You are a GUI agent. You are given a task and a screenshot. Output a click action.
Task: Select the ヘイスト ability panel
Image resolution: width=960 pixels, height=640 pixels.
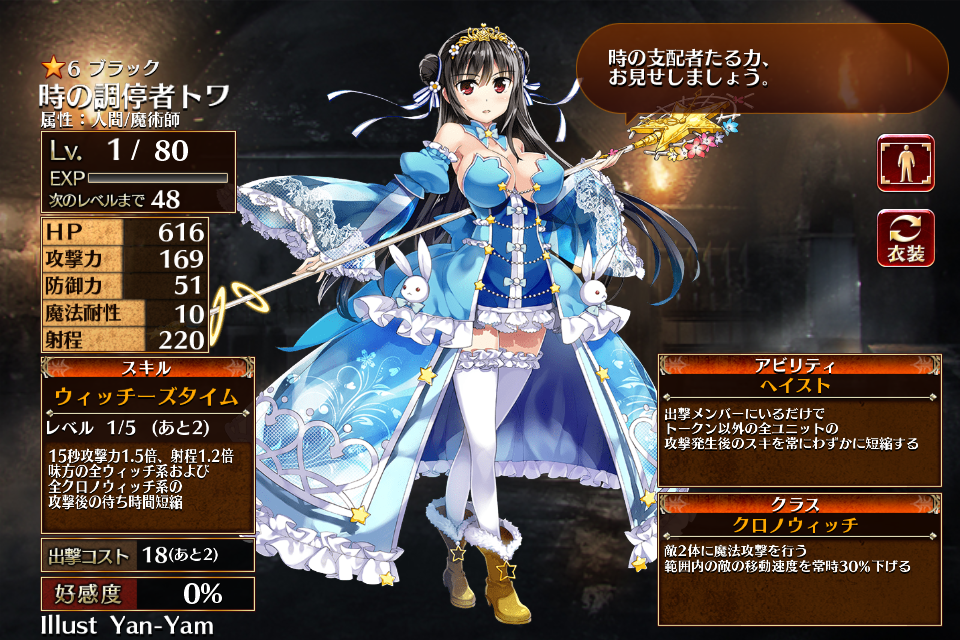[799, 386]
